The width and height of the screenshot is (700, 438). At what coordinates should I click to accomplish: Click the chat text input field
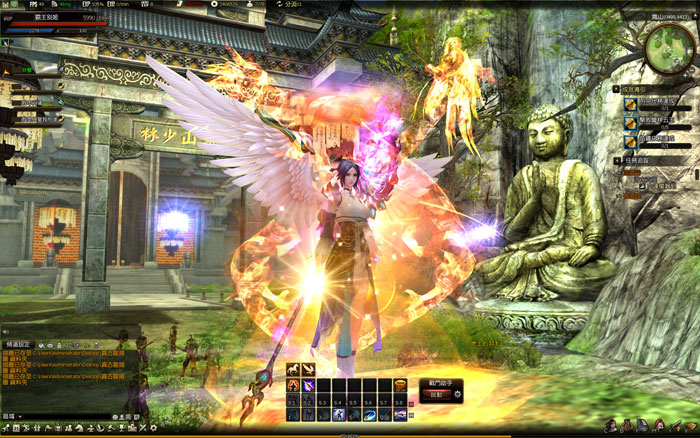click(65, 414)
